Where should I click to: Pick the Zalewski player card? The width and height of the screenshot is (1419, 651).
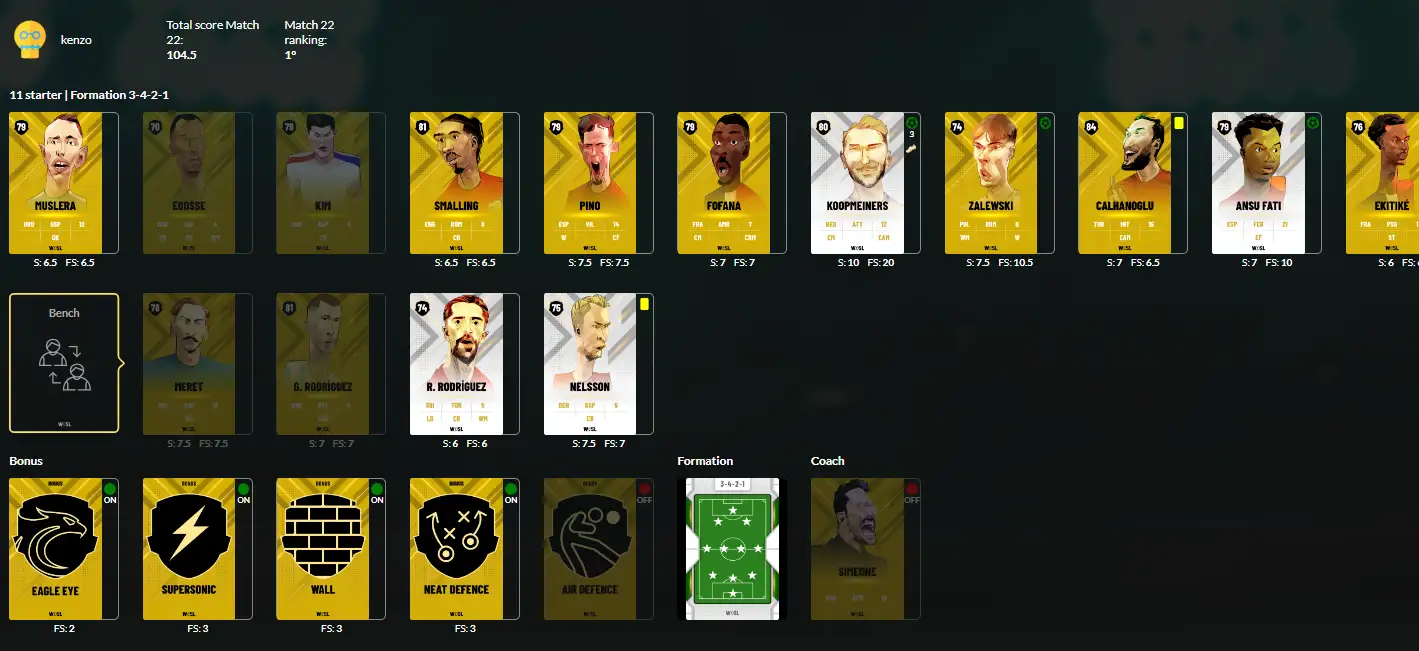click(x=992, y=182)
